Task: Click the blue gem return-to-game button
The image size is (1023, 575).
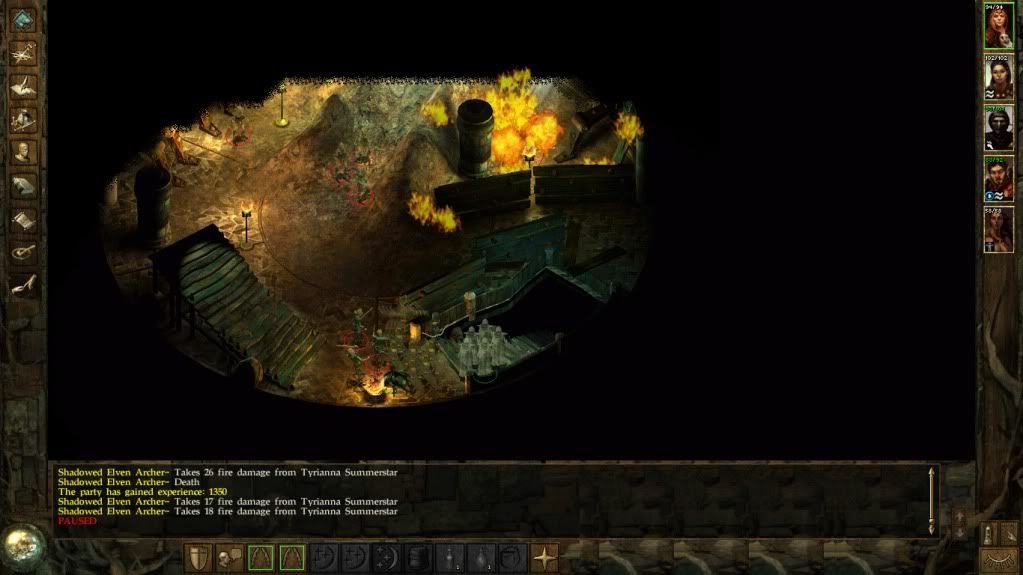Action: pyautogui.click(x=22, y=19)
